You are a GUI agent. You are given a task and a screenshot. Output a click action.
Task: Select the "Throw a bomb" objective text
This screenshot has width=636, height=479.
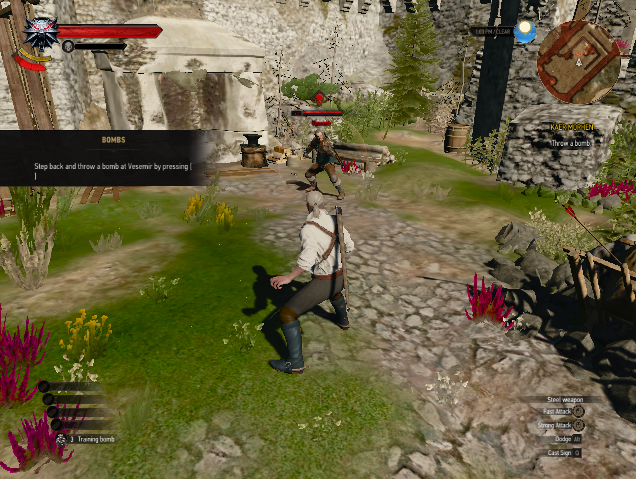click(573, 143)
